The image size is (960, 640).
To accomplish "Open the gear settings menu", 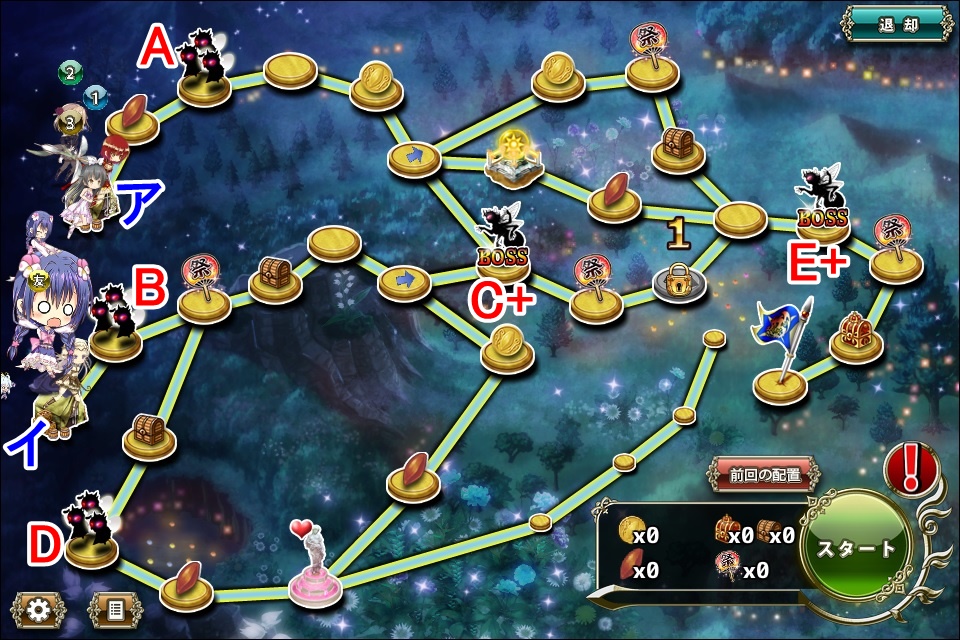I will [x=38, y=610].
